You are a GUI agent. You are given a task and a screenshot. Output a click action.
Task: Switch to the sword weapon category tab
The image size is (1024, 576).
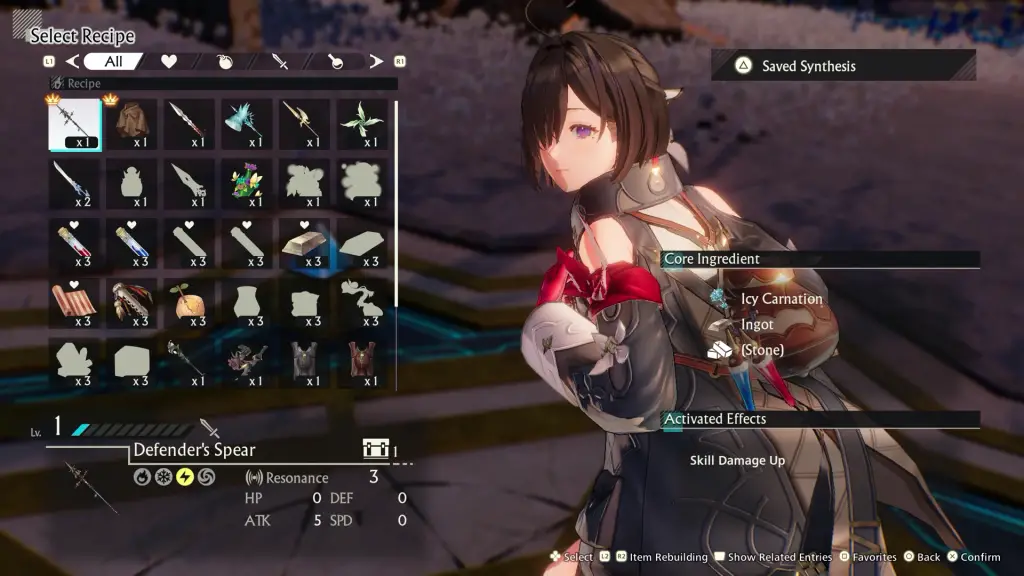[281, 62]
